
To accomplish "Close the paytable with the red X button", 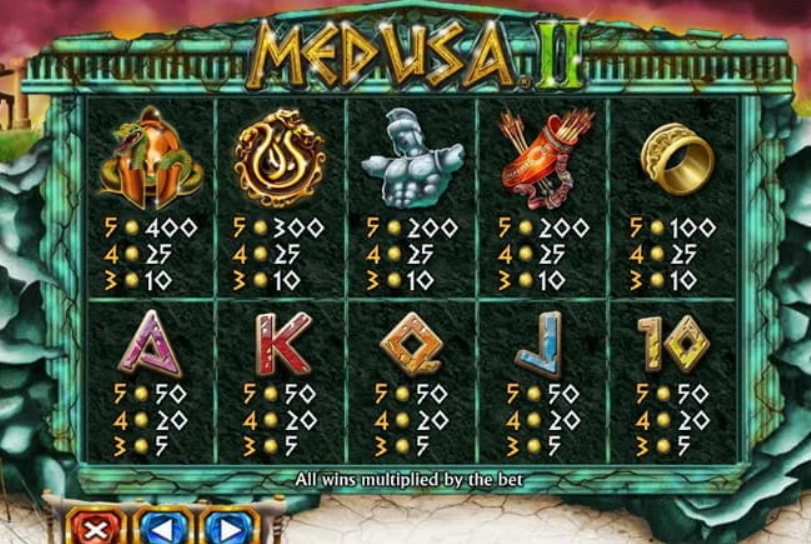I will (97, 527).
